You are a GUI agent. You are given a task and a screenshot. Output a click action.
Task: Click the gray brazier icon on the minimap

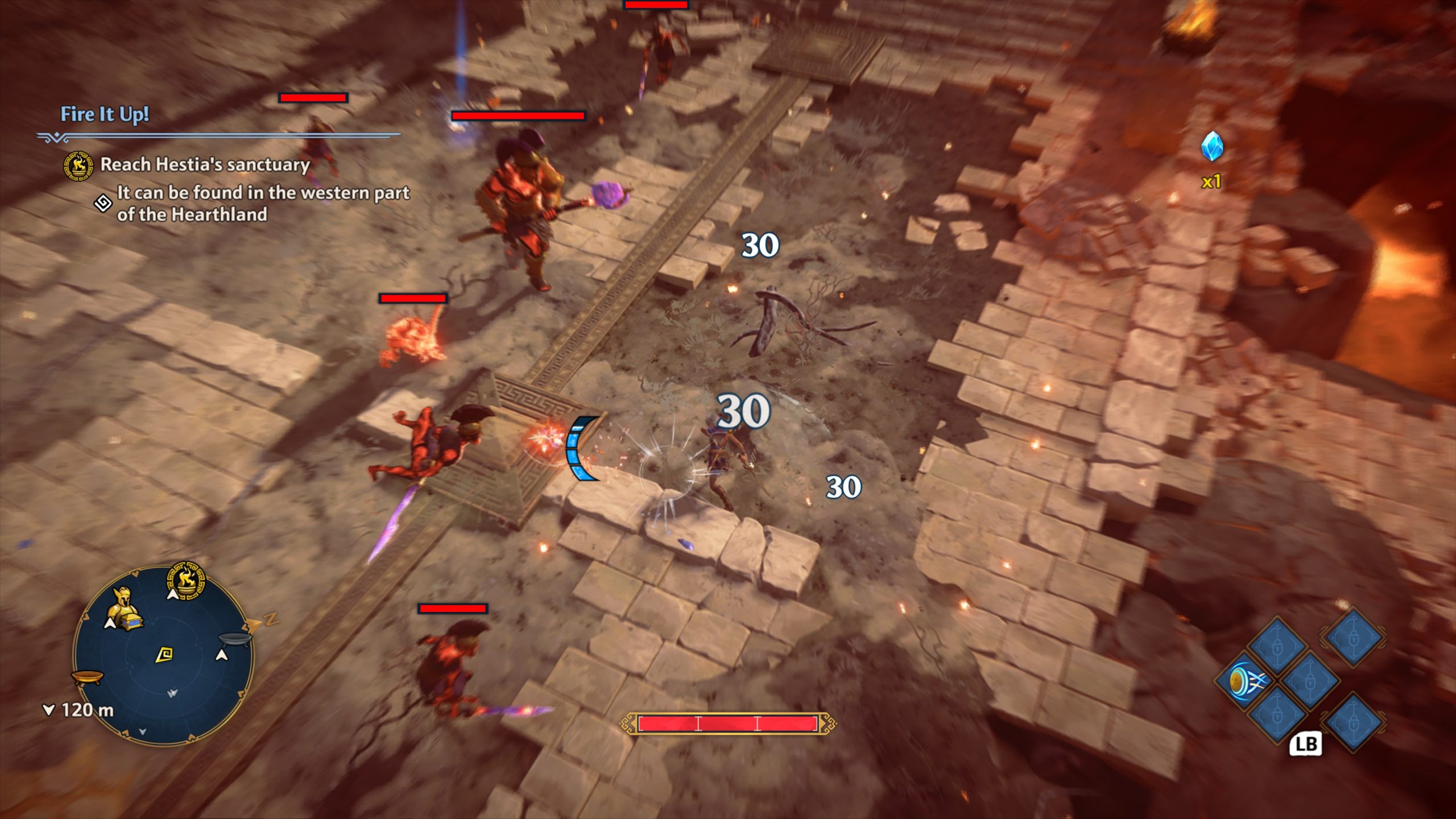(x=234, y=639)
